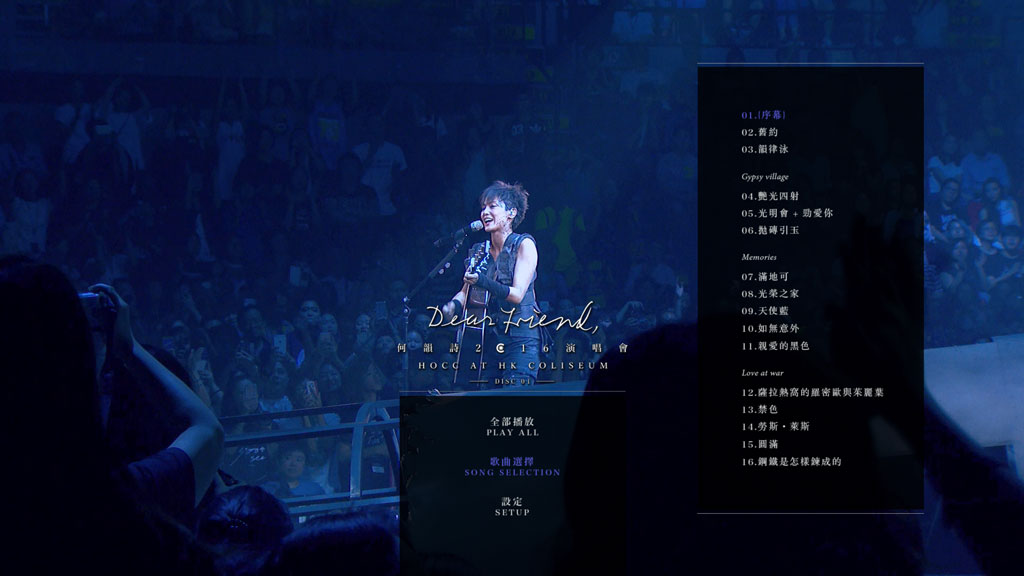
Task: Play track 16 鋼鐵是怎樣鍊成的
Action: [x=791, y=461]
